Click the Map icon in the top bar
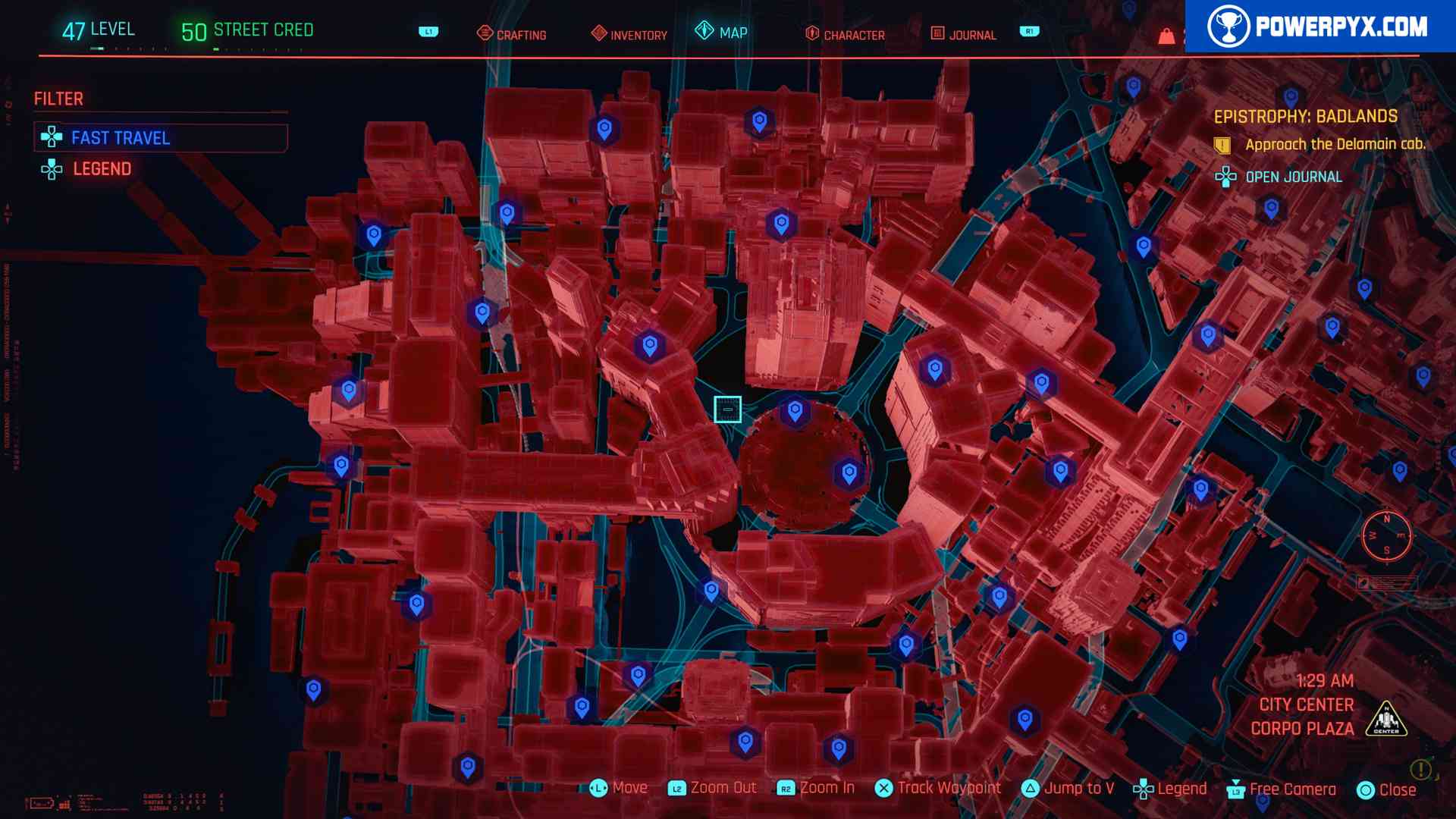The width and height of the screenshot is (1456, 819). pyautogui.click(x=704, y=32)
